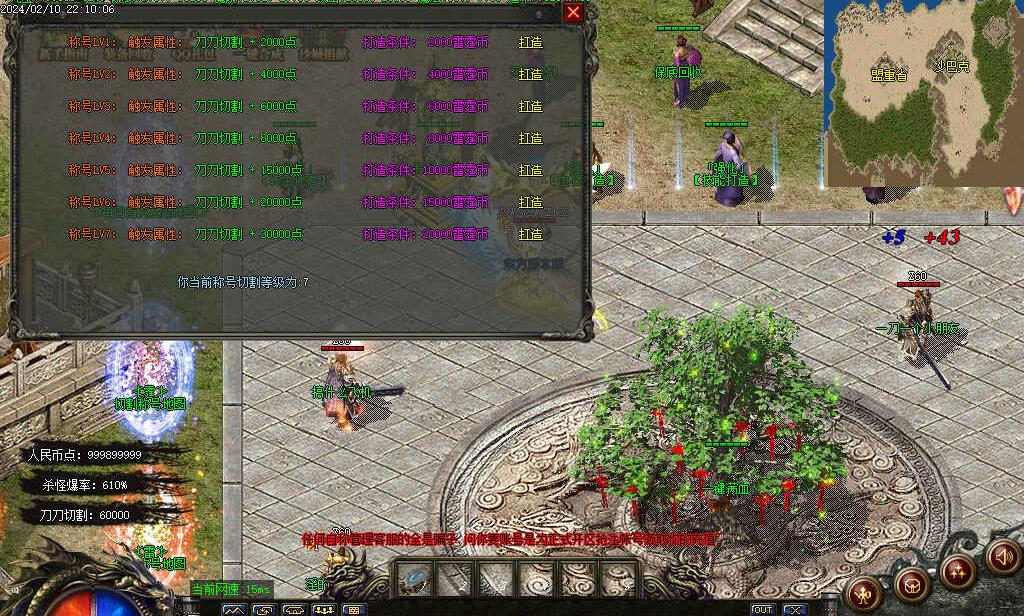Viewport: 1030px width, 616px height.
Task: Forge the title LV7 upgrade
Action: click(530, 234)
